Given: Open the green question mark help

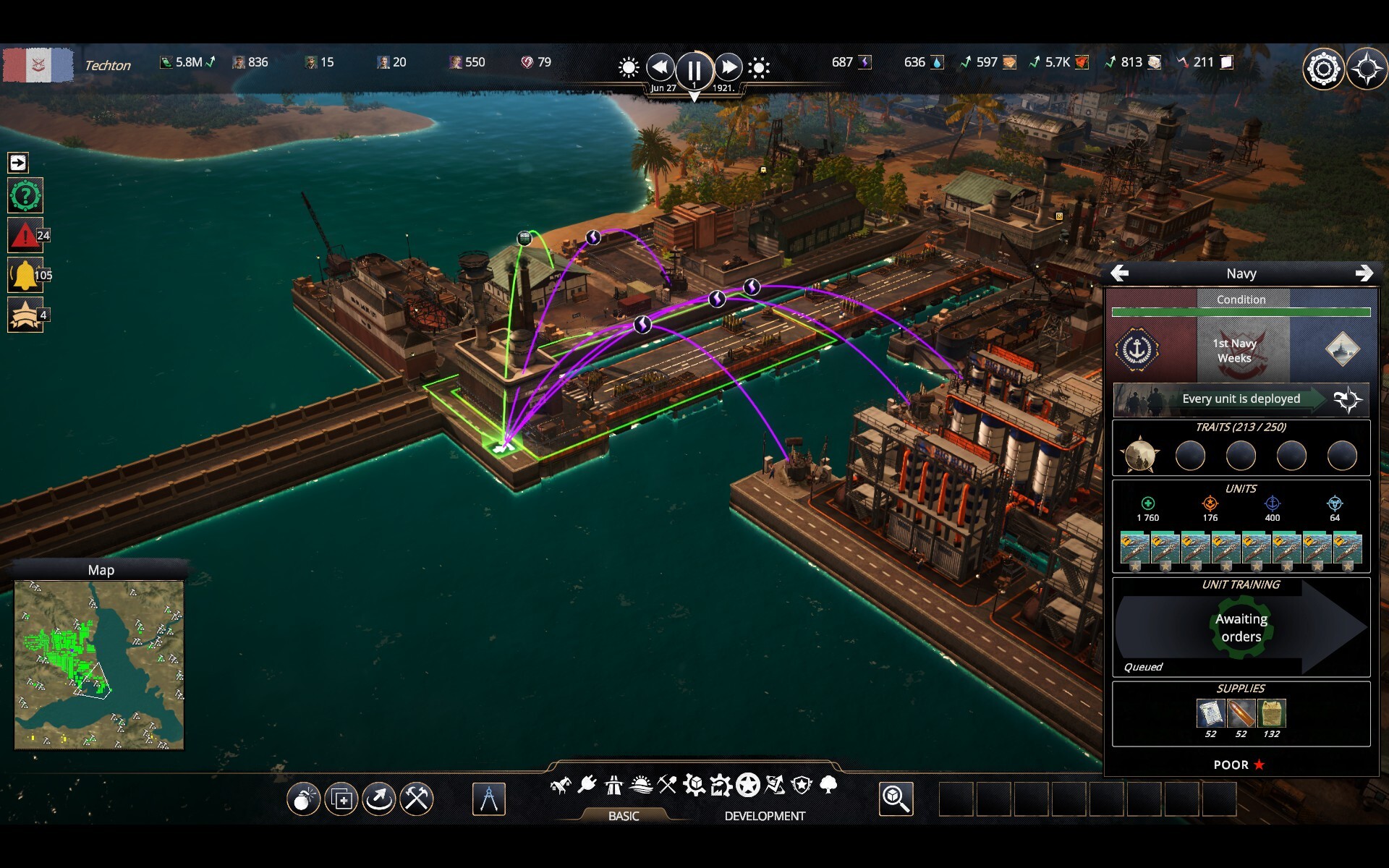Looking at the screenshot, I should 25,195.
